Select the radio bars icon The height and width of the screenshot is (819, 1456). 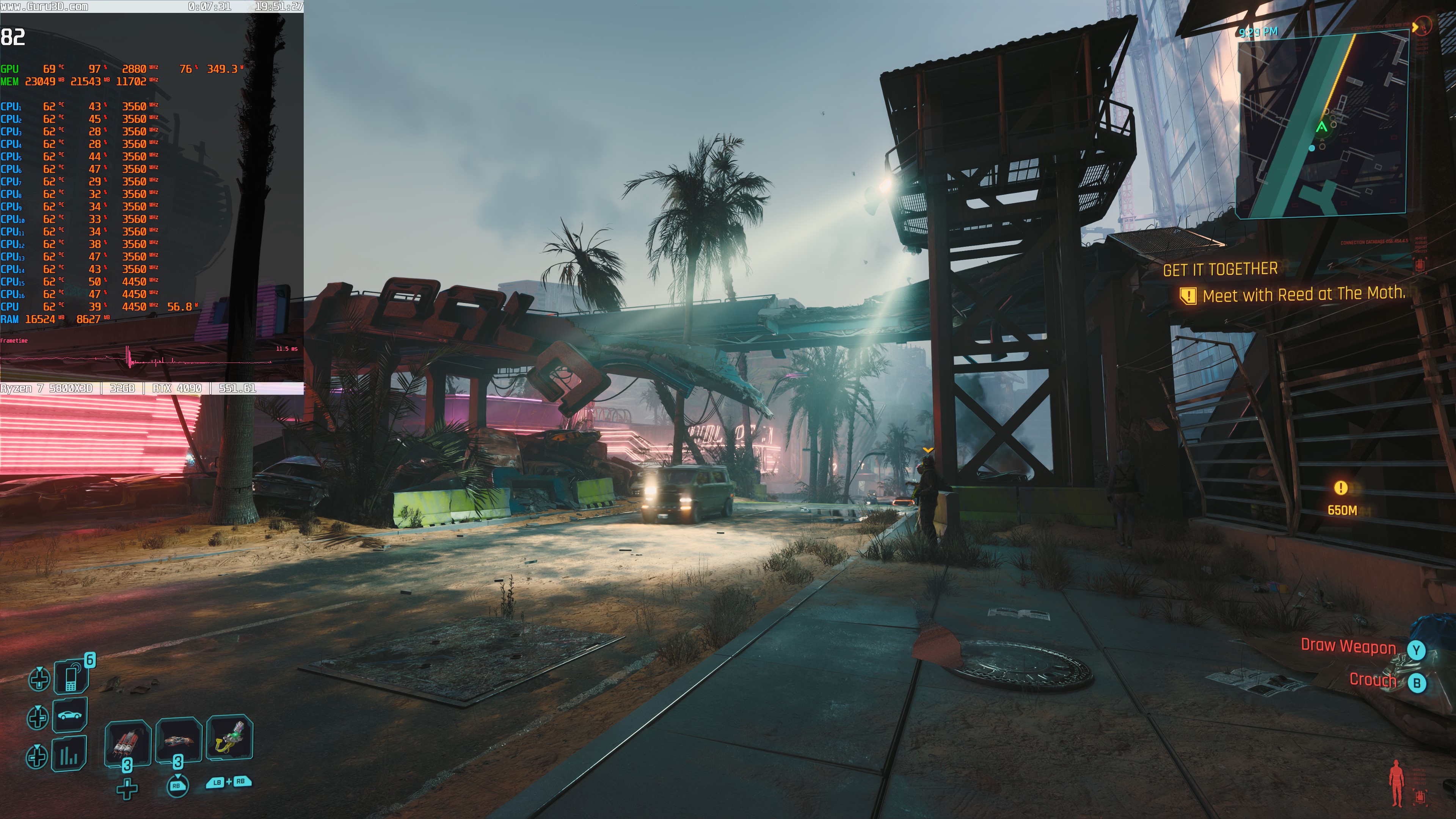coord(69,755)
